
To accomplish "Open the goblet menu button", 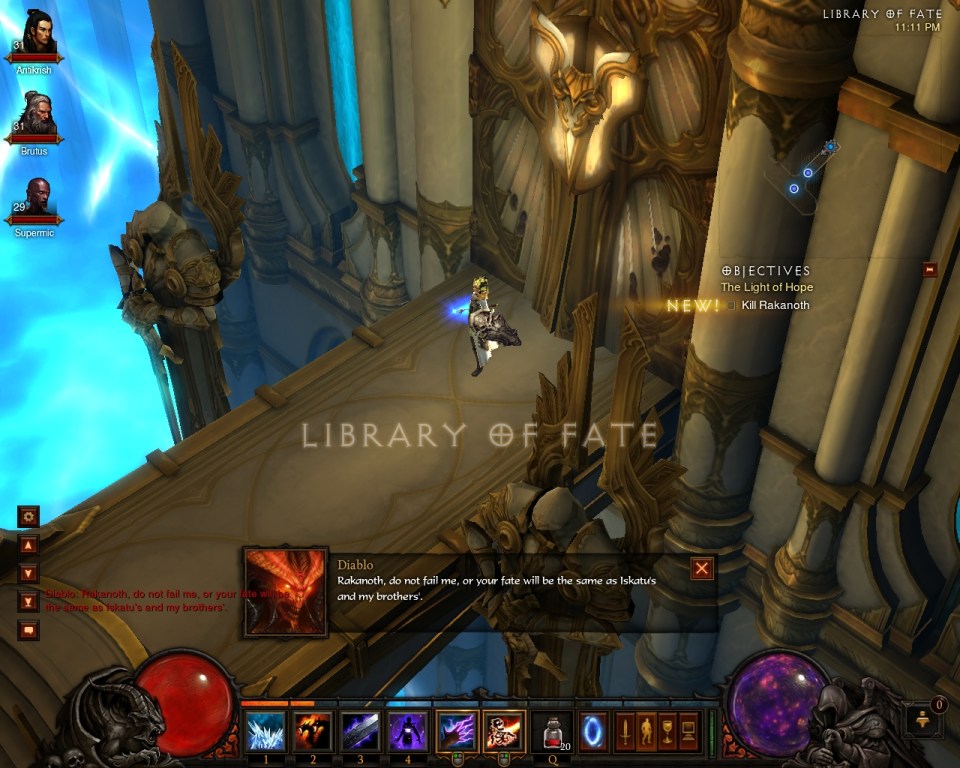I will [668, 731].
